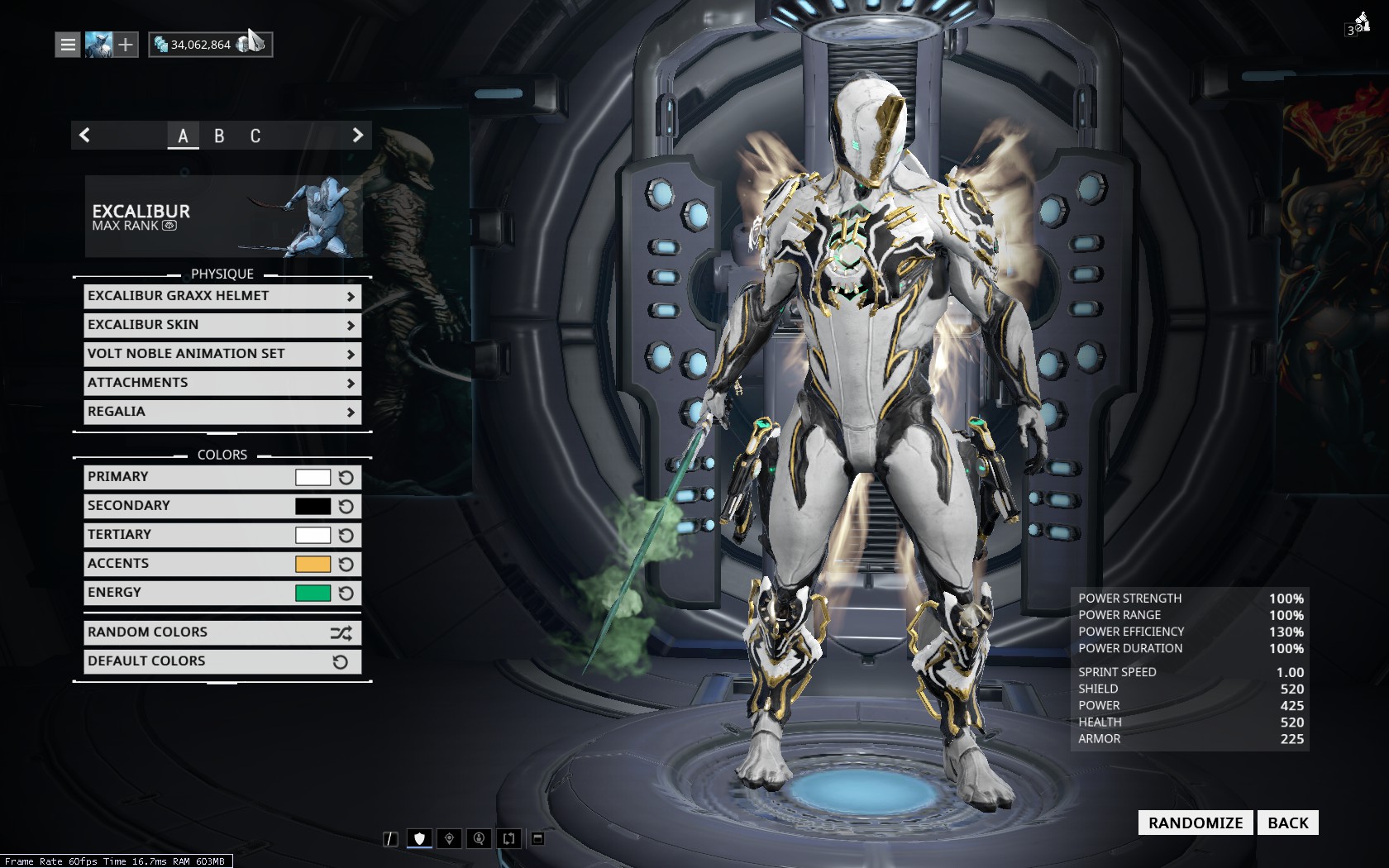Apply Random Colors to the warframe
1389x868 pixels.
222,632
